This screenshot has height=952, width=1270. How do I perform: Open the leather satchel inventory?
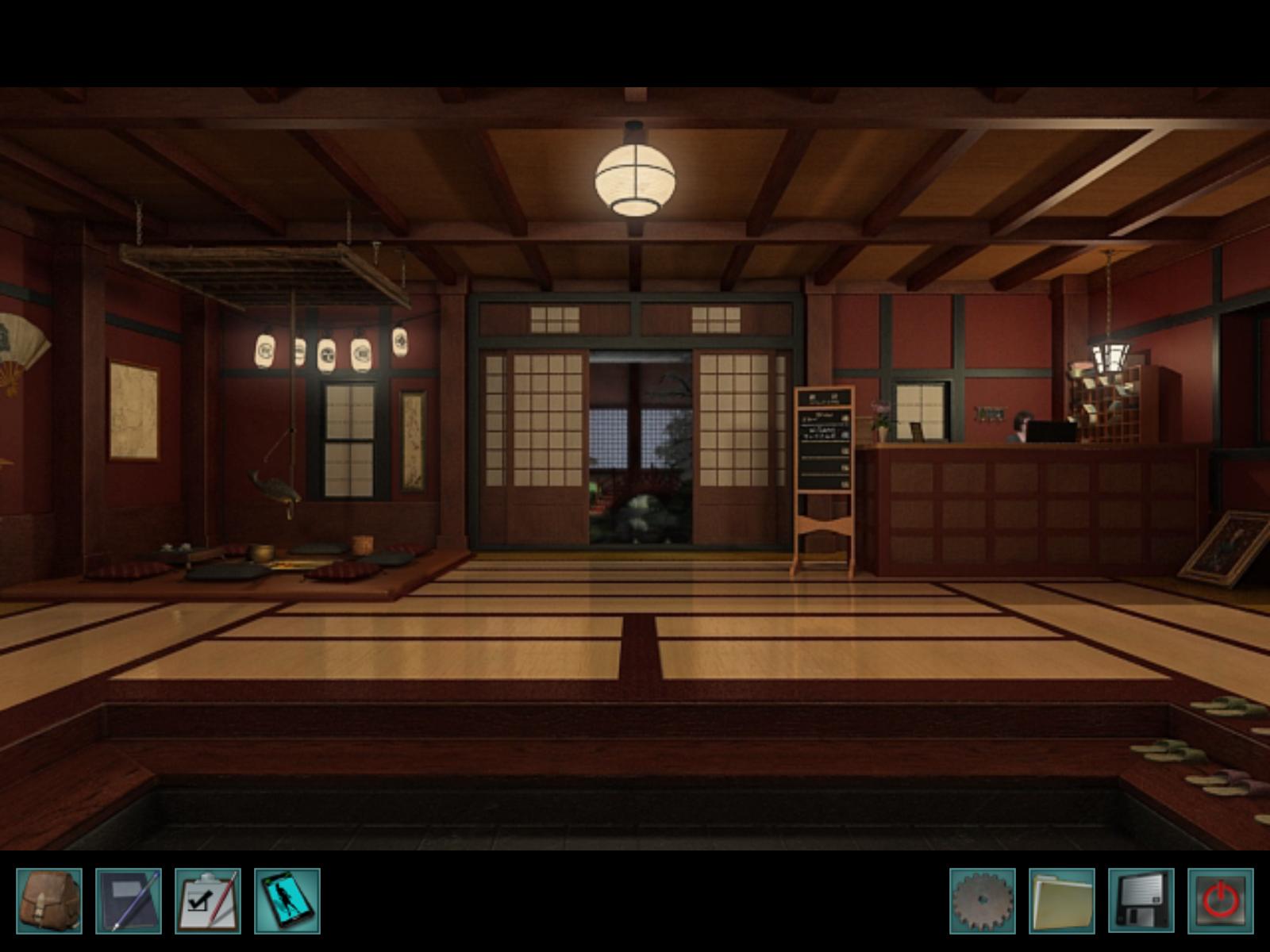pos(49,900)
